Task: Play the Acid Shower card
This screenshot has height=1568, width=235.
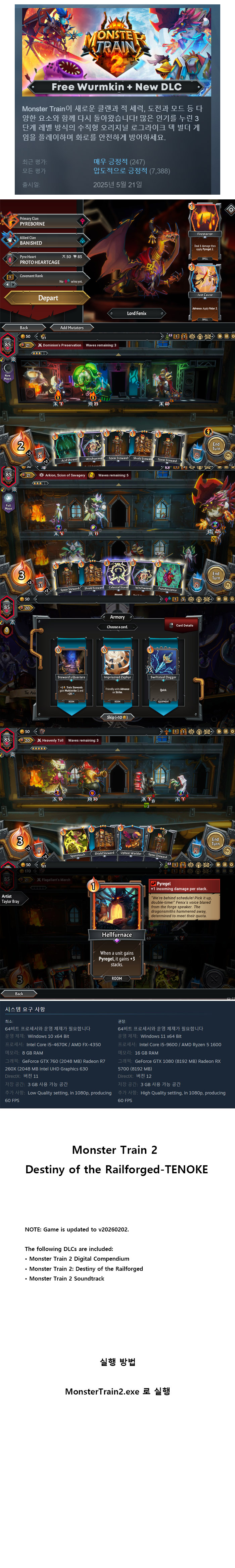Action: click(68, 448)
